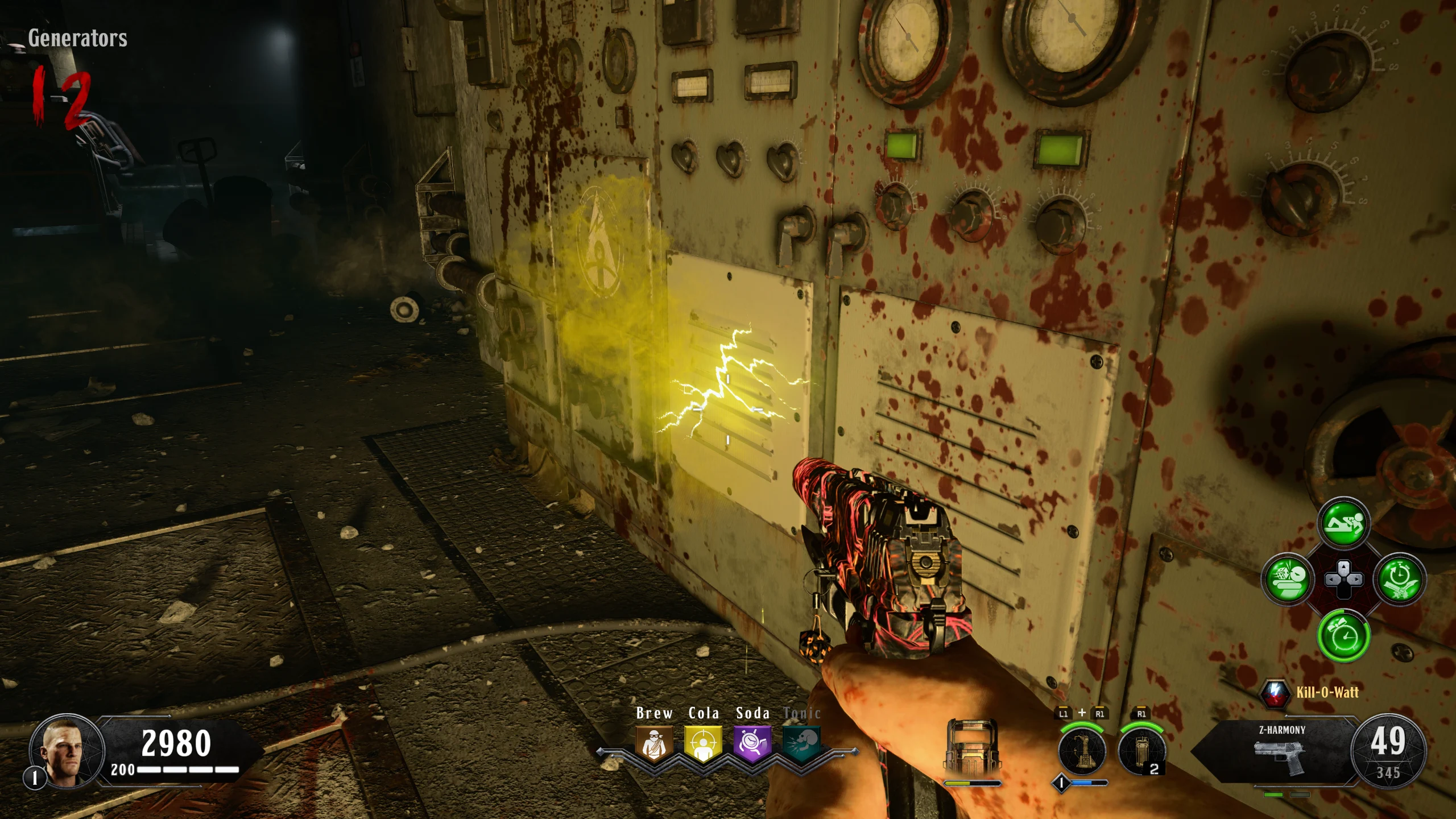Select the yellow Cola perk icon
Screen dimensions: 1456x819
point(704,743)
